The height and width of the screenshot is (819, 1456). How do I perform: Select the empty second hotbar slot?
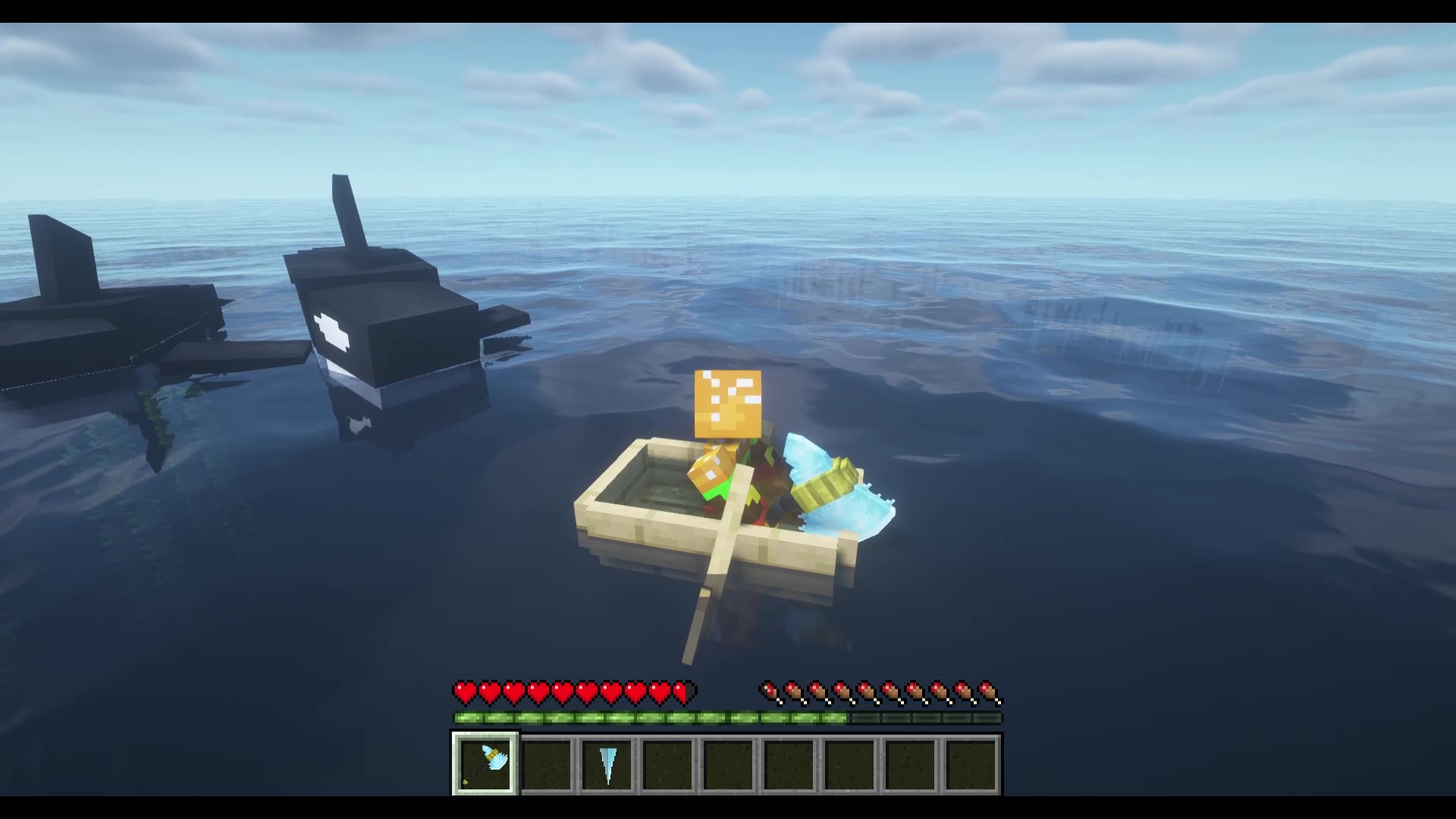coord(546,762)
